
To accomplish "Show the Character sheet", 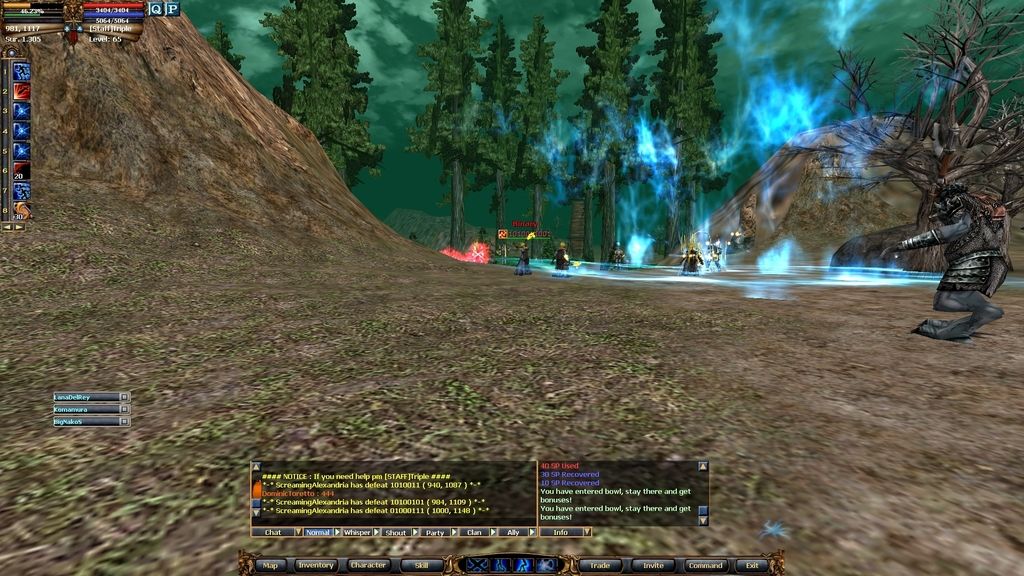I will click(x=368, y=565).
